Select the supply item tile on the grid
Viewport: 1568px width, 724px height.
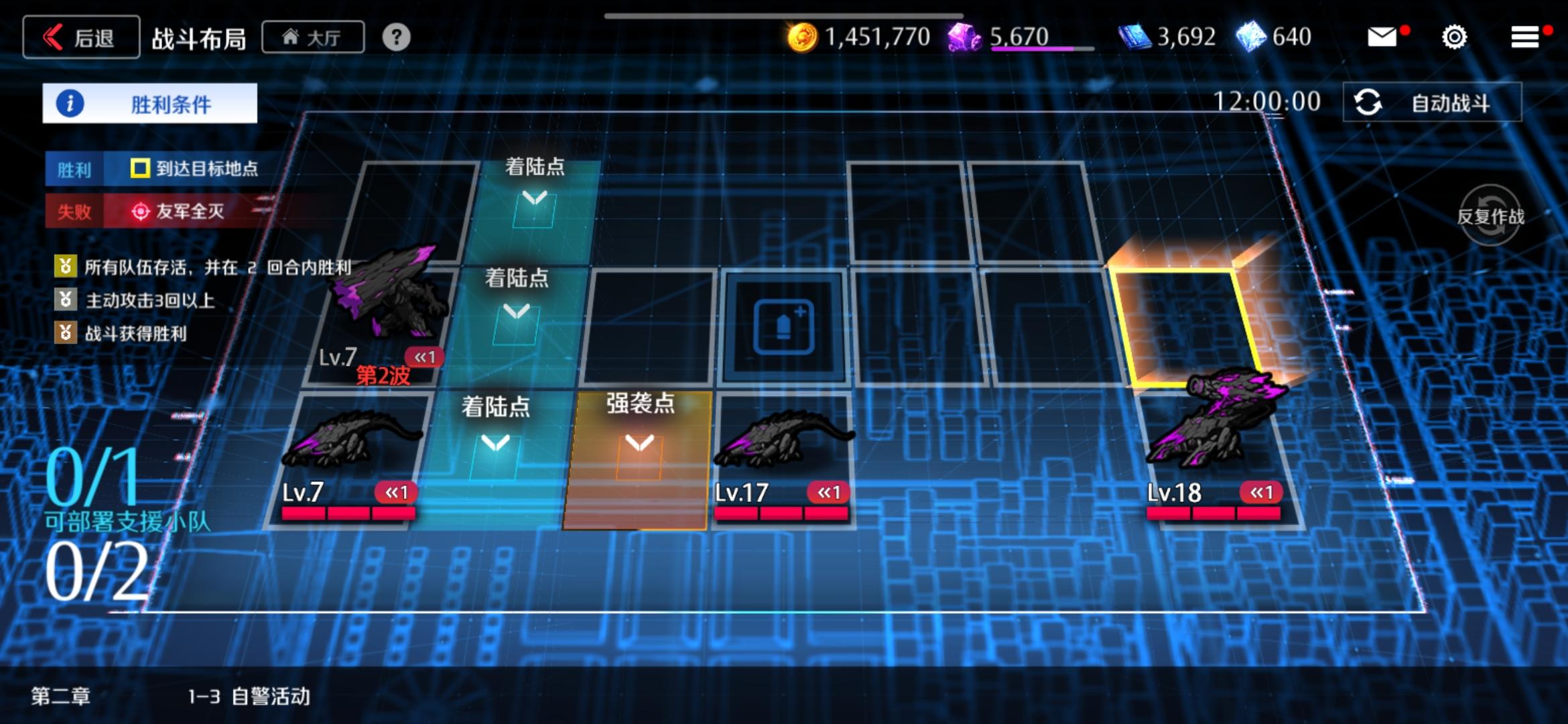tap(784, 326)
